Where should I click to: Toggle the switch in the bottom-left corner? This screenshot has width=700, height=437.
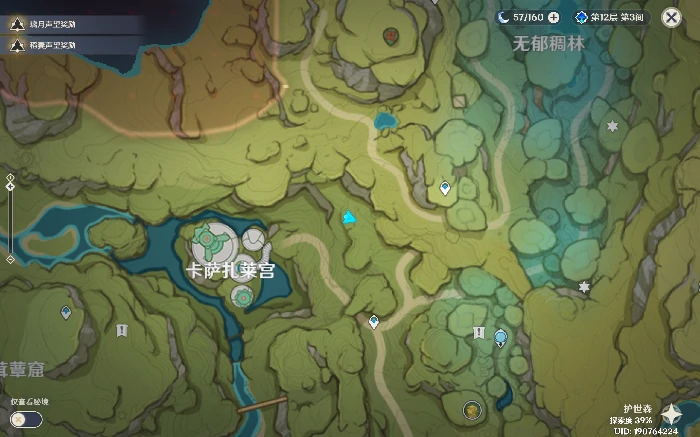point(26,419)
